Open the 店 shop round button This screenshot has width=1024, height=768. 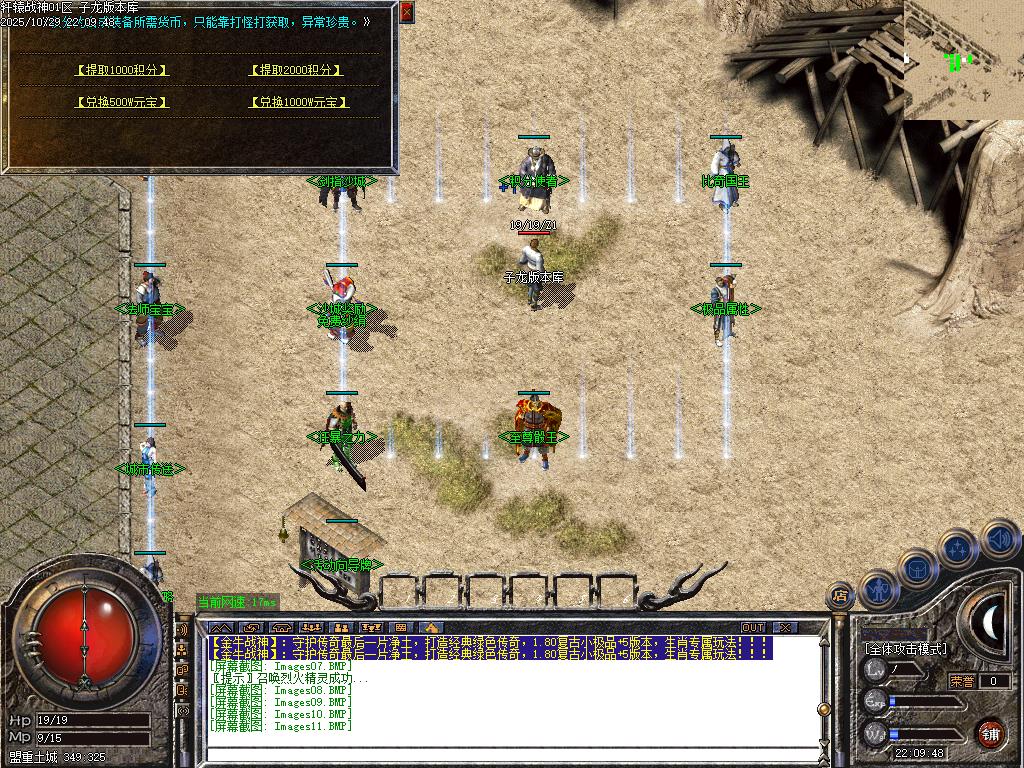tap(841, 597)
